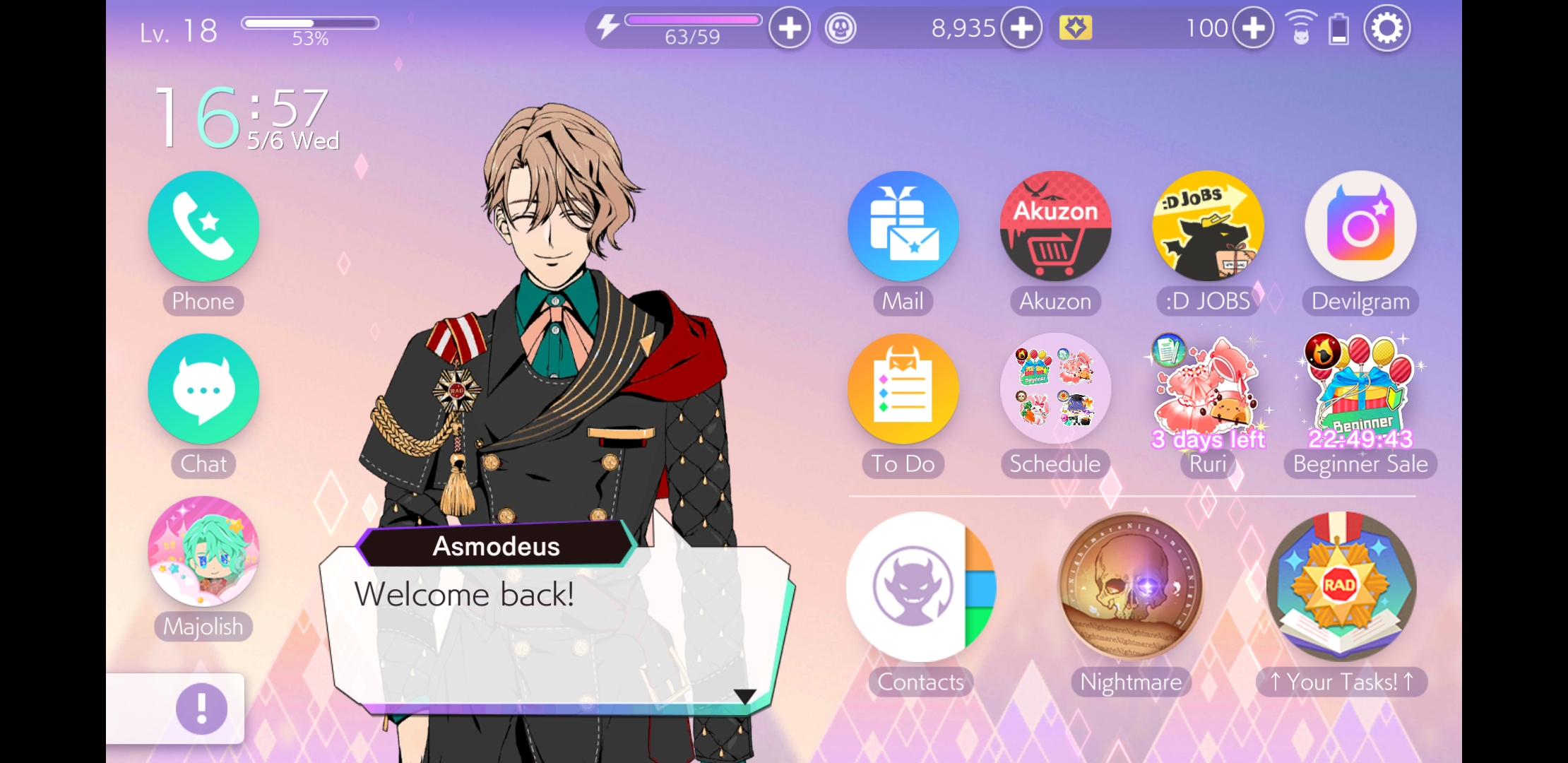Open the Phone app
1568x763 pixels.
click(203, 227)
